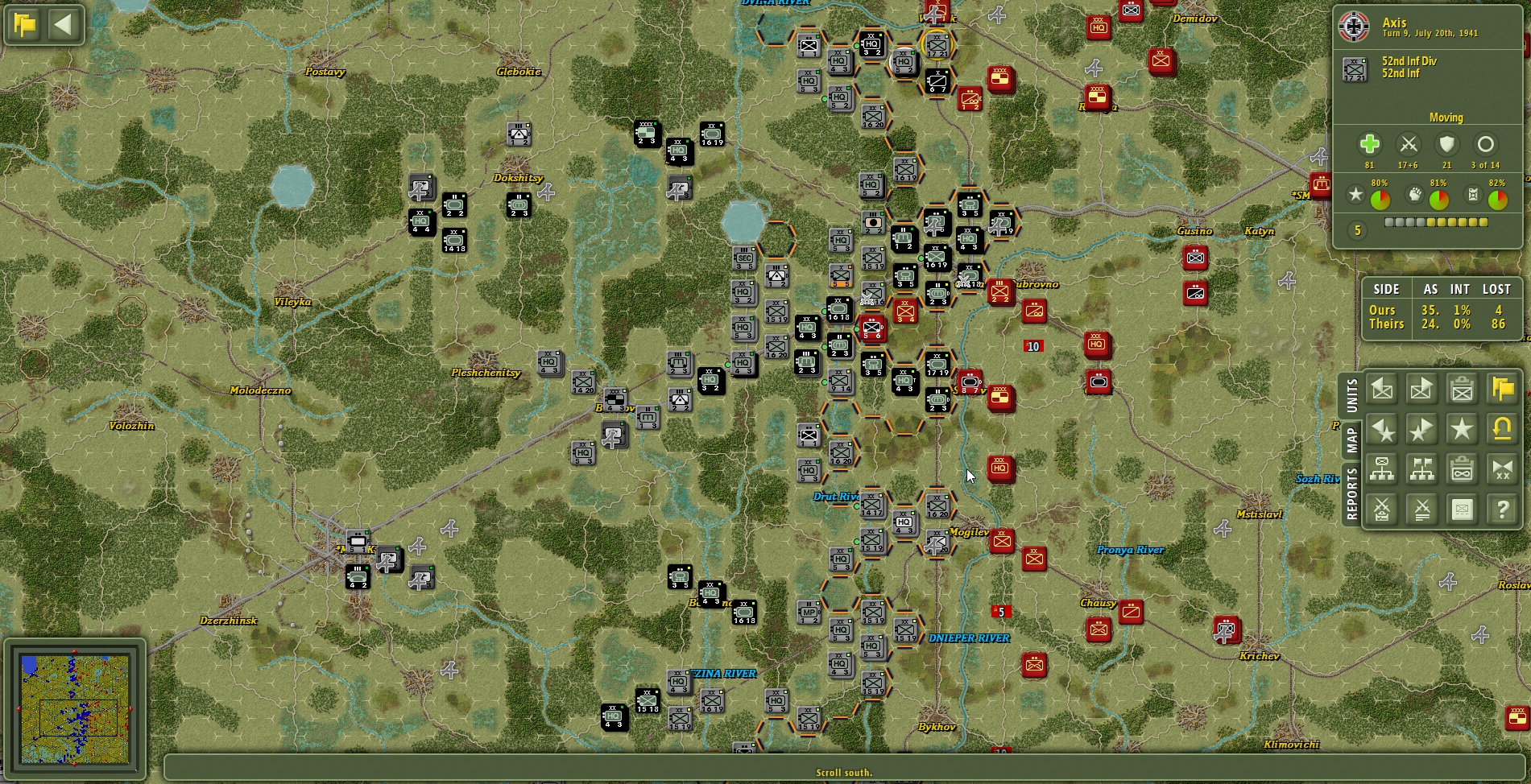Click the back arrow button top left
Screen dimensions: 1531x784
pyautogui.click(x=64, y=24)
